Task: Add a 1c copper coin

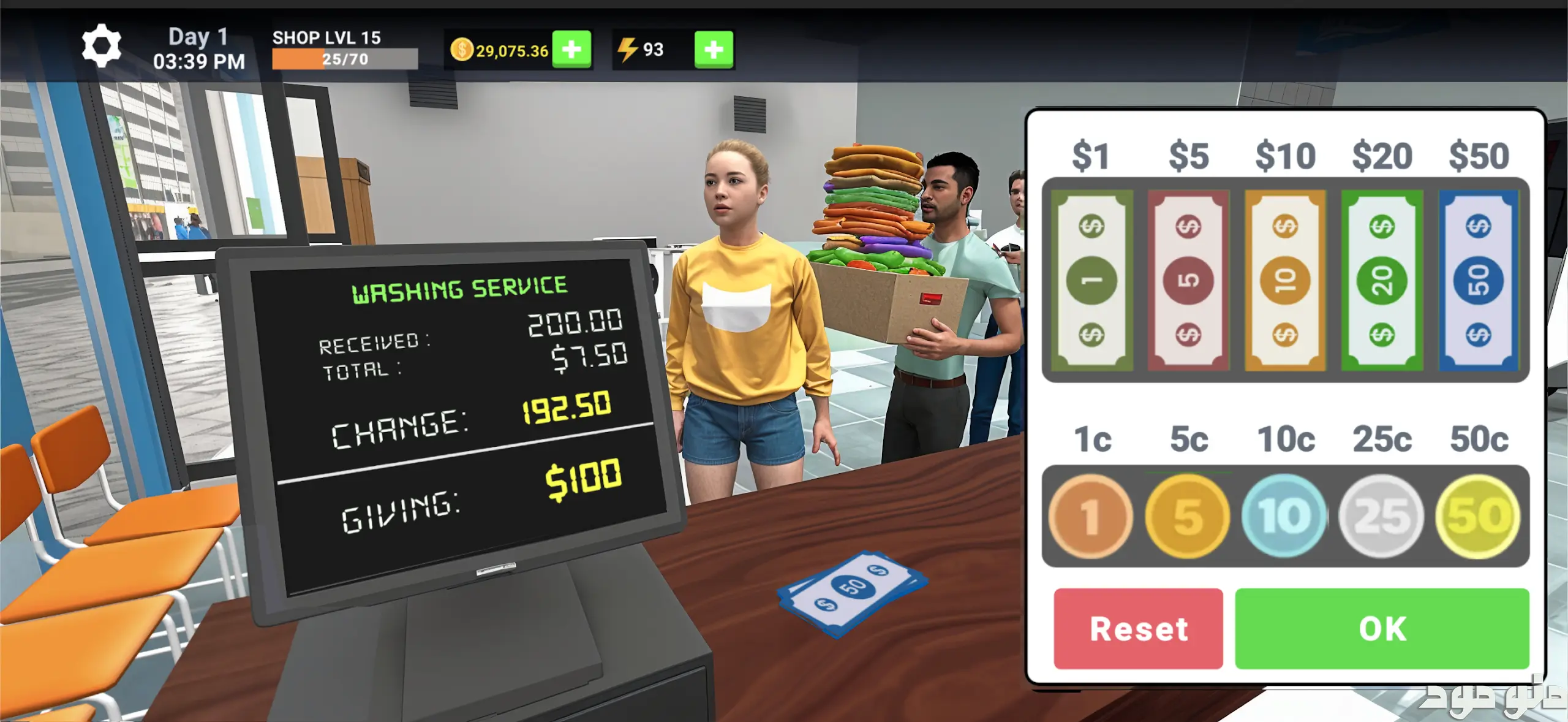Action: point(1091,516)
